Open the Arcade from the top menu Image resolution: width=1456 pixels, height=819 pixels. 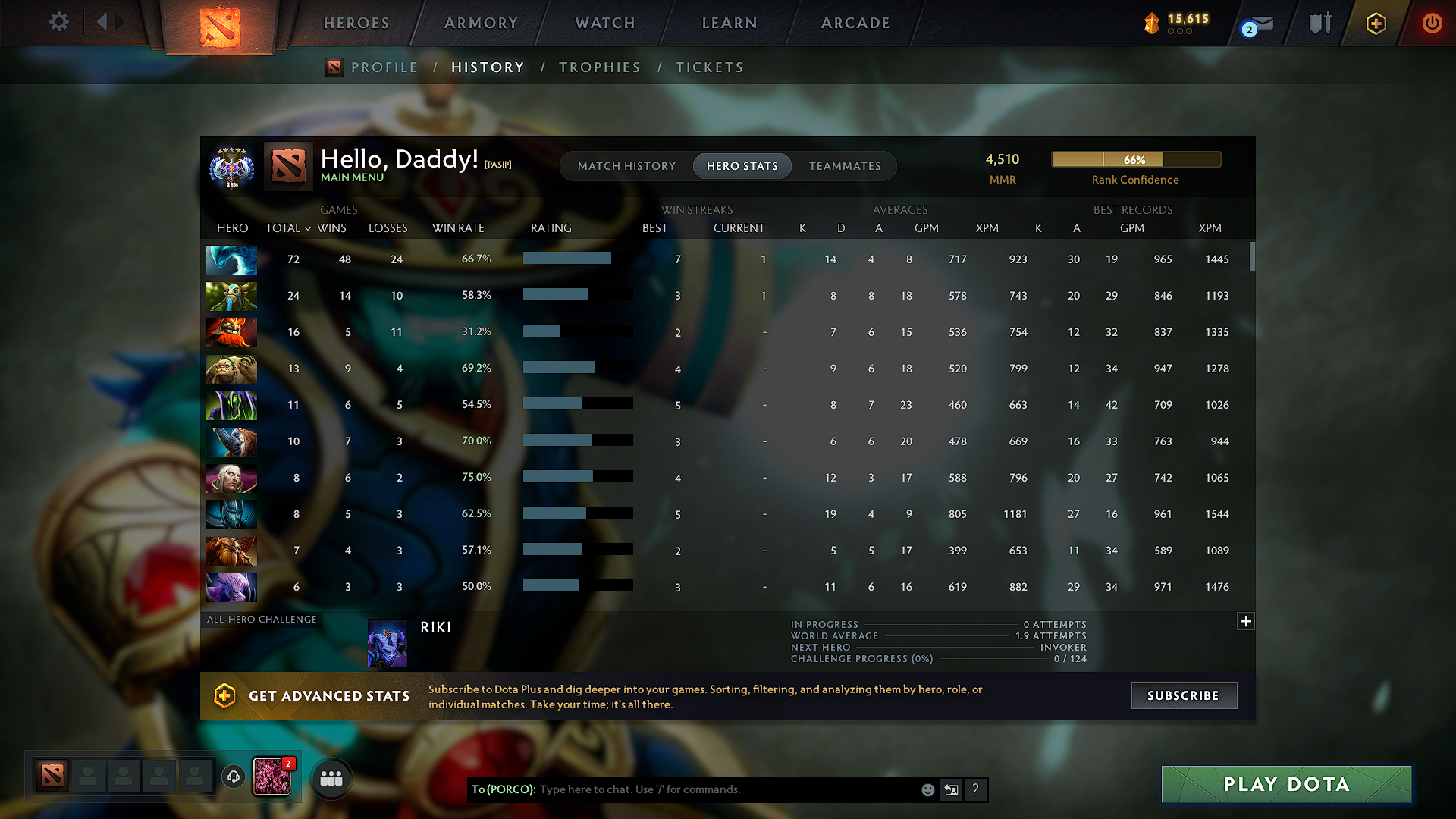pos(855,23)
